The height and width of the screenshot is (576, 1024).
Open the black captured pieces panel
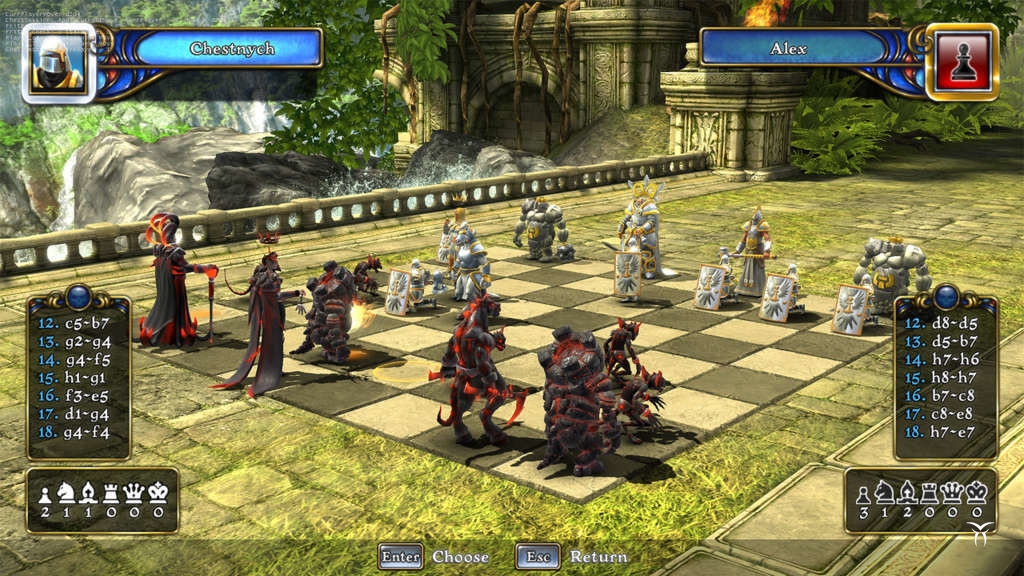pos(920,500)
